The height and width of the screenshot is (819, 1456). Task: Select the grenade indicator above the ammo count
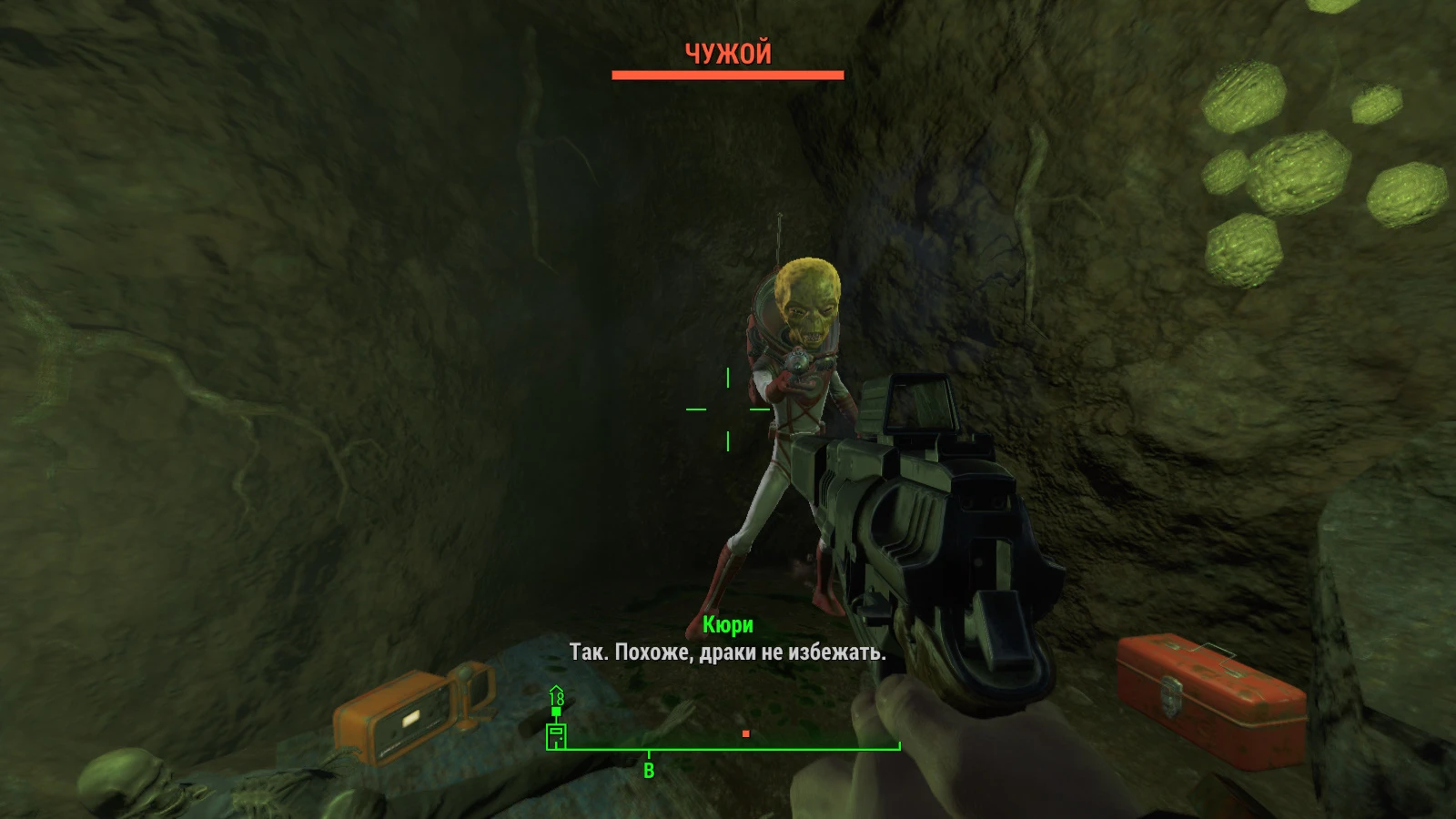pos(555,711)
